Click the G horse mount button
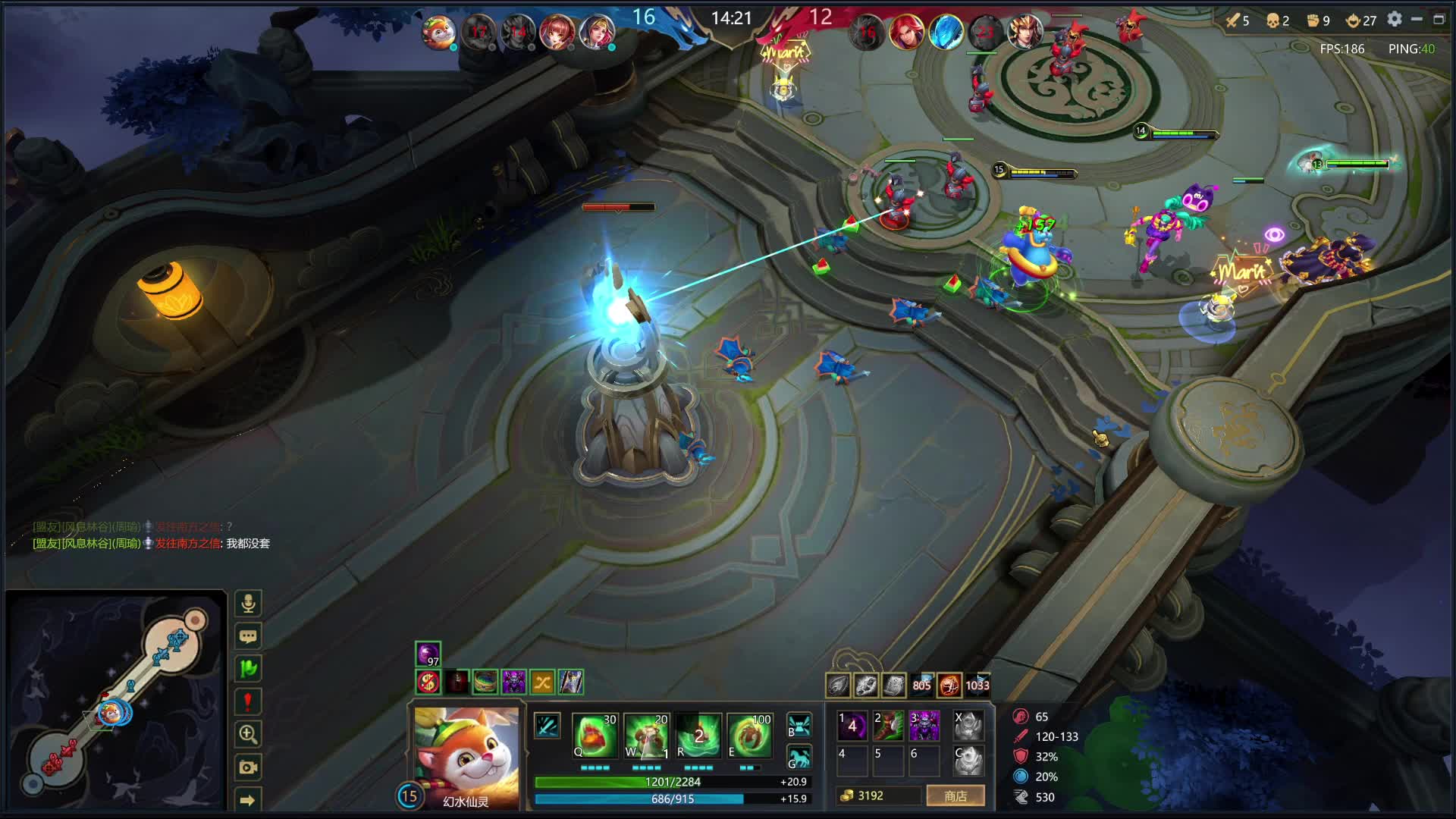Viewport: 1456px width, 819px height. (799, 758)
